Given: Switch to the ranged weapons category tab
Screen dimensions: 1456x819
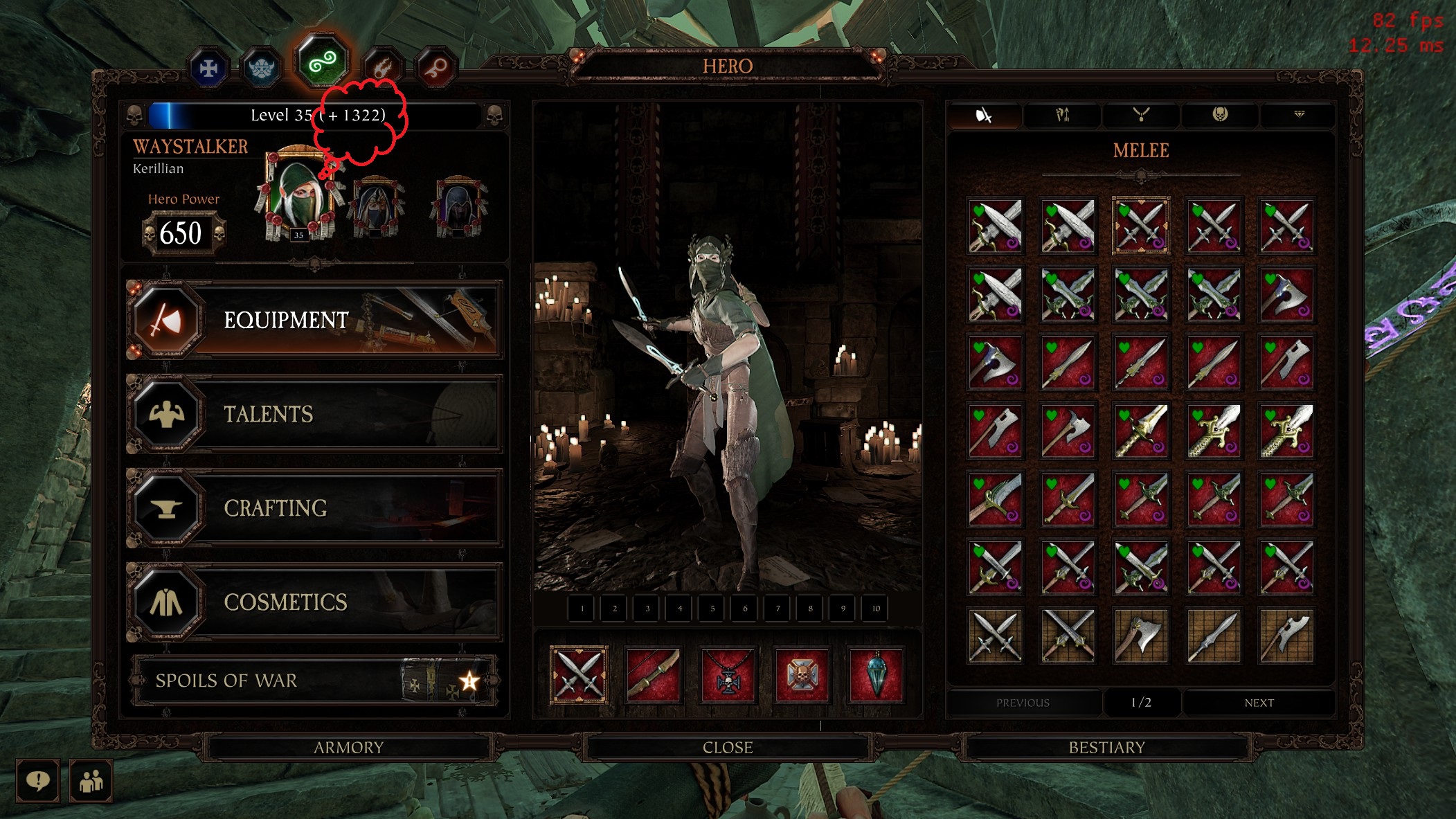Looking at the screenshot, I should pyautogui.click(x=1062, y=115).
